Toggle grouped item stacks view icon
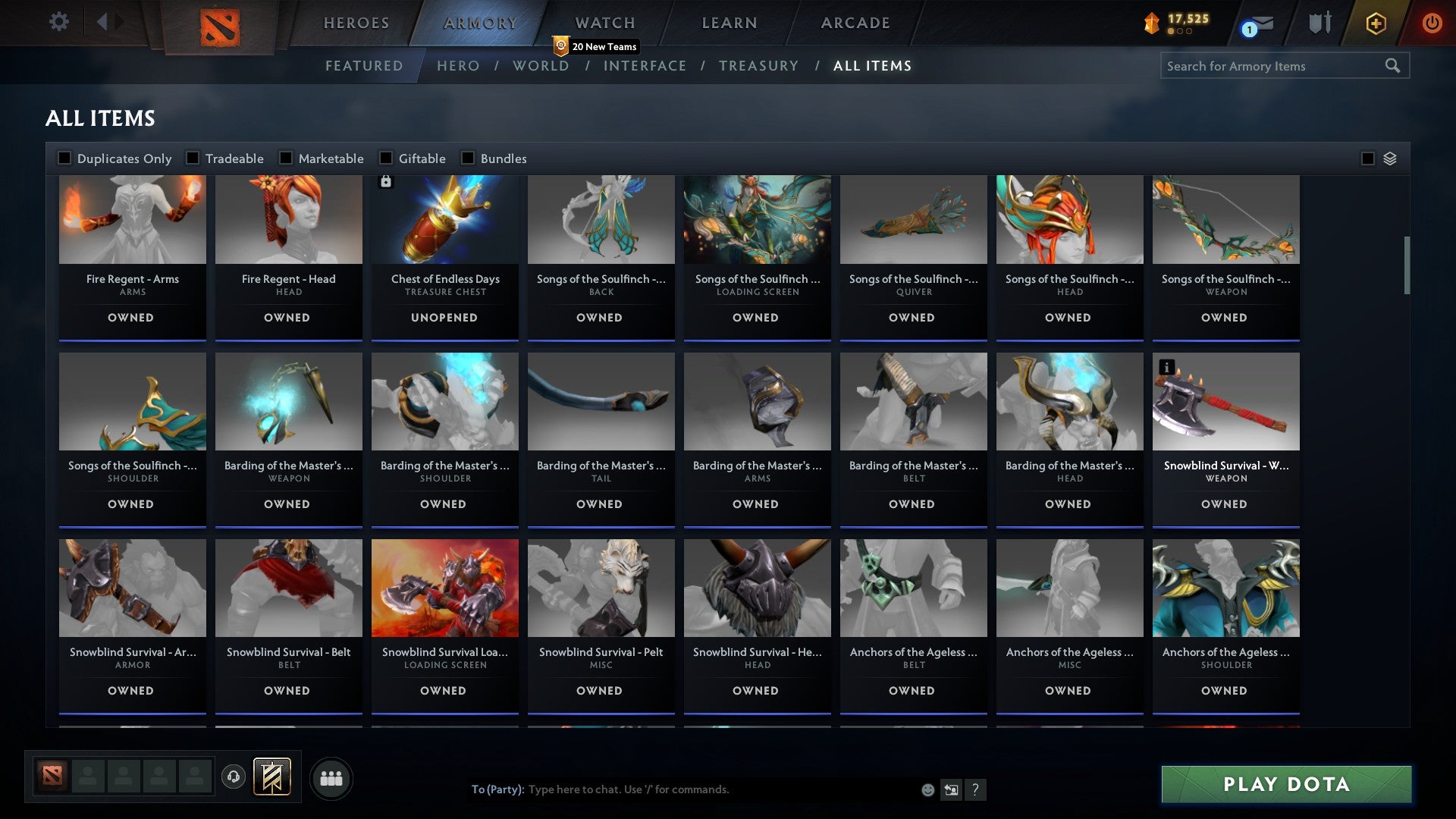 pos(1389,158)
